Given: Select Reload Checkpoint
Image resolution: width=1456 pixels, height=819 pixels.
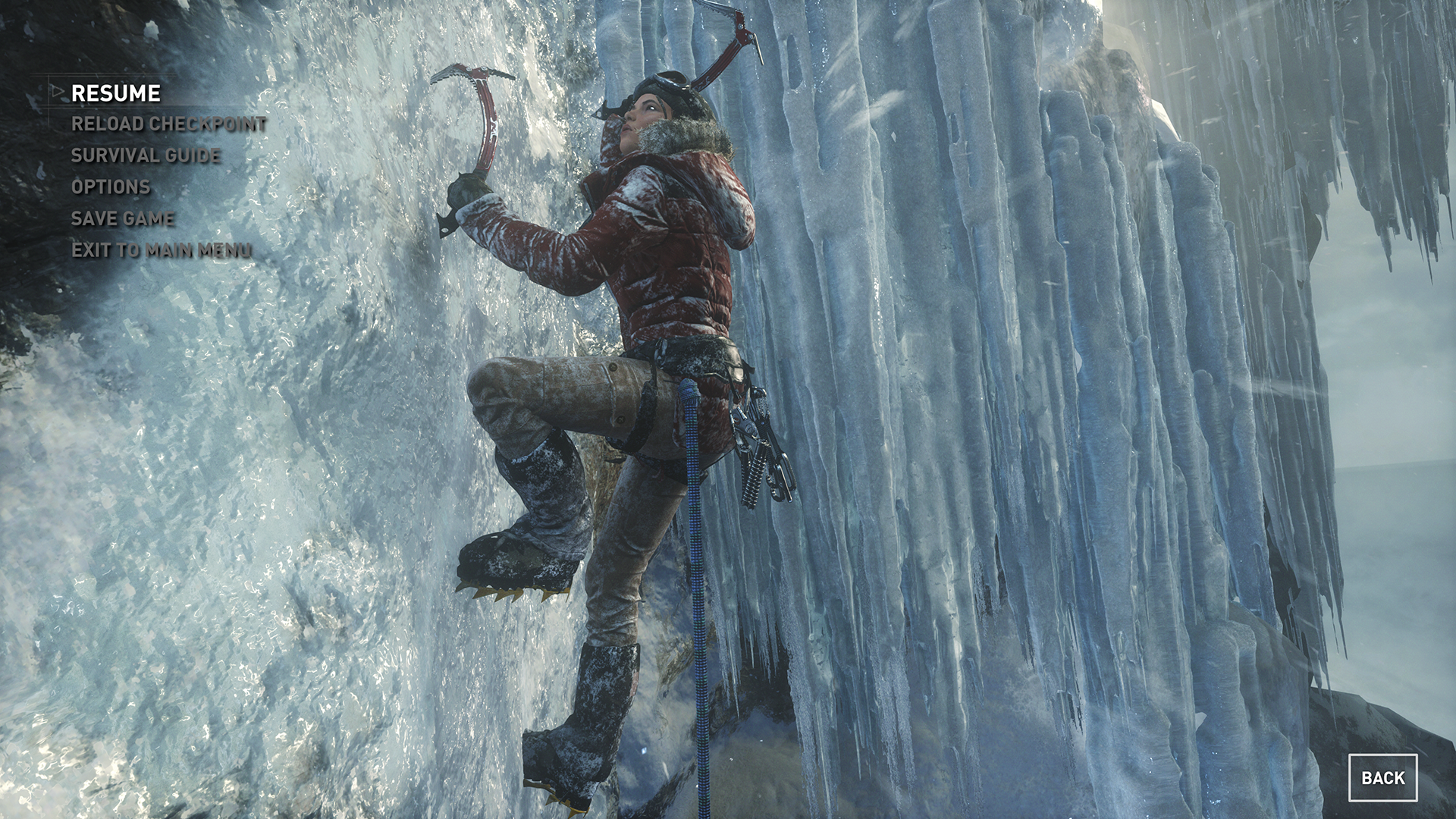Looking at the screenshot, I should click(x=168, y=124).
